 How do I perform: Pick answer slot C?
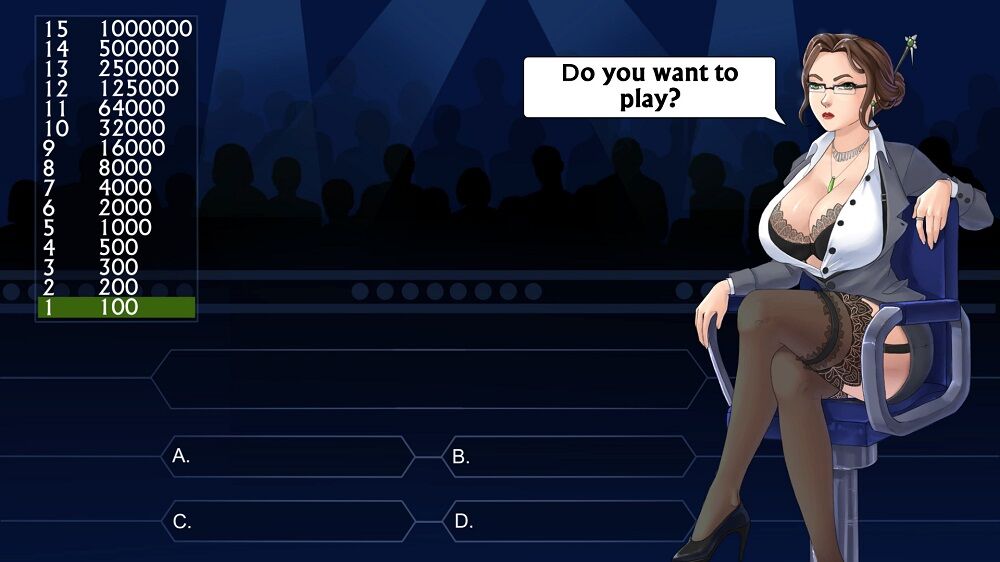(x=288, y=521)
